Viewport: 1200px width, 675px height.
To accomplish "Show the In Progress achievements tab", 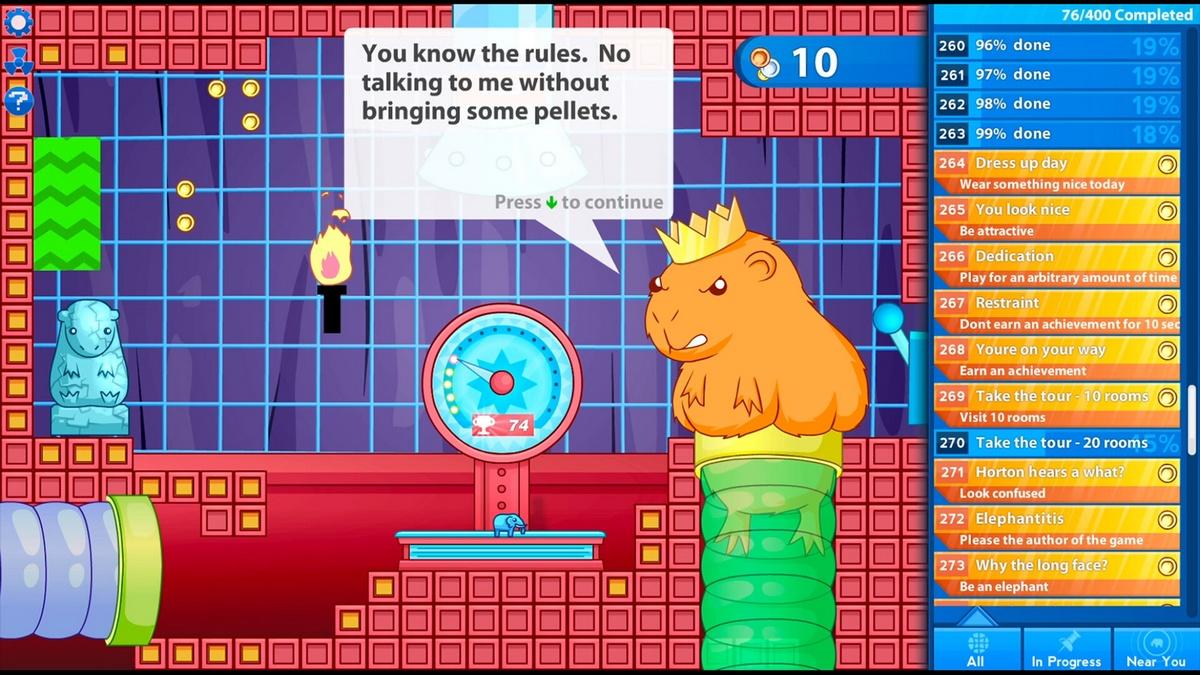I will 1066,647.
